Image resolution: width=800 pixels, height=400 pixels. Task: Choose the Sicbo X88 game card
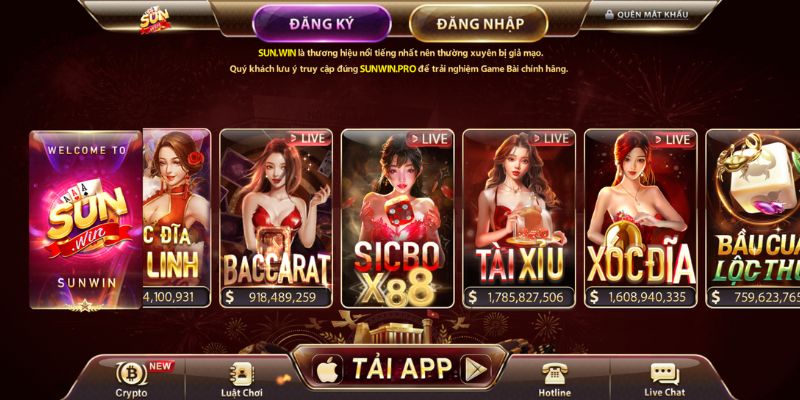click(397, 217)
